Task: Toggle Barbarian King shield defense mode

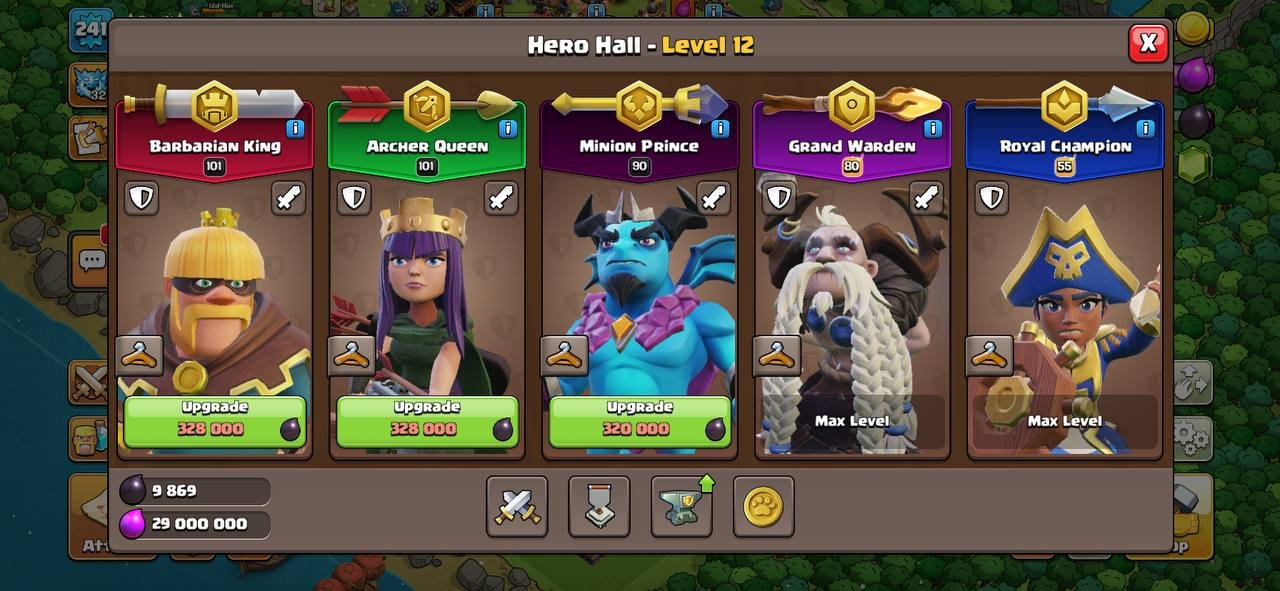Action: [x=141, y=197]
